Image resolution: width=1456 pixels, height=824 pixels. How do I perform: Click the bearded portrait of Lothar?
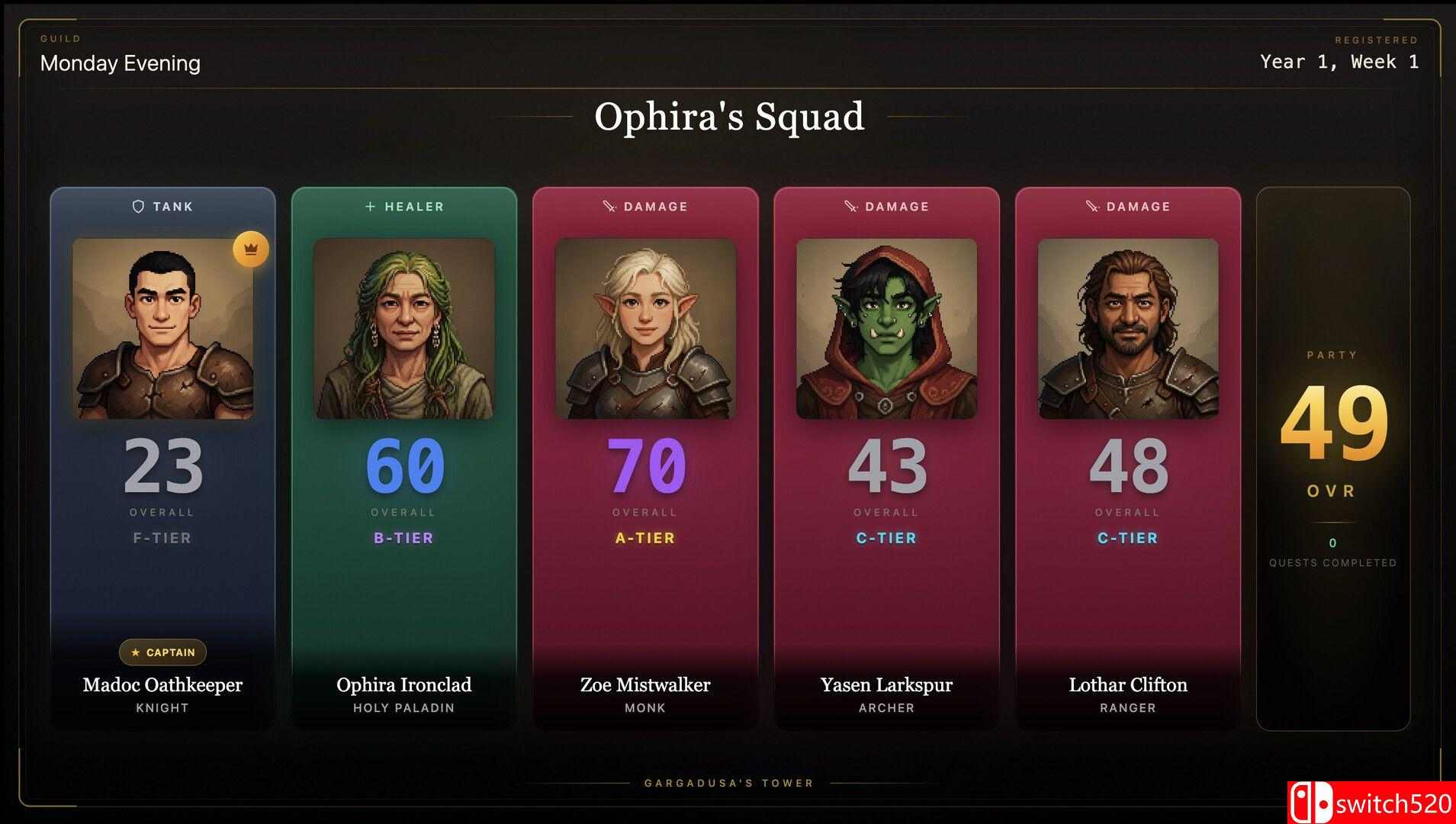(1127, 329)
